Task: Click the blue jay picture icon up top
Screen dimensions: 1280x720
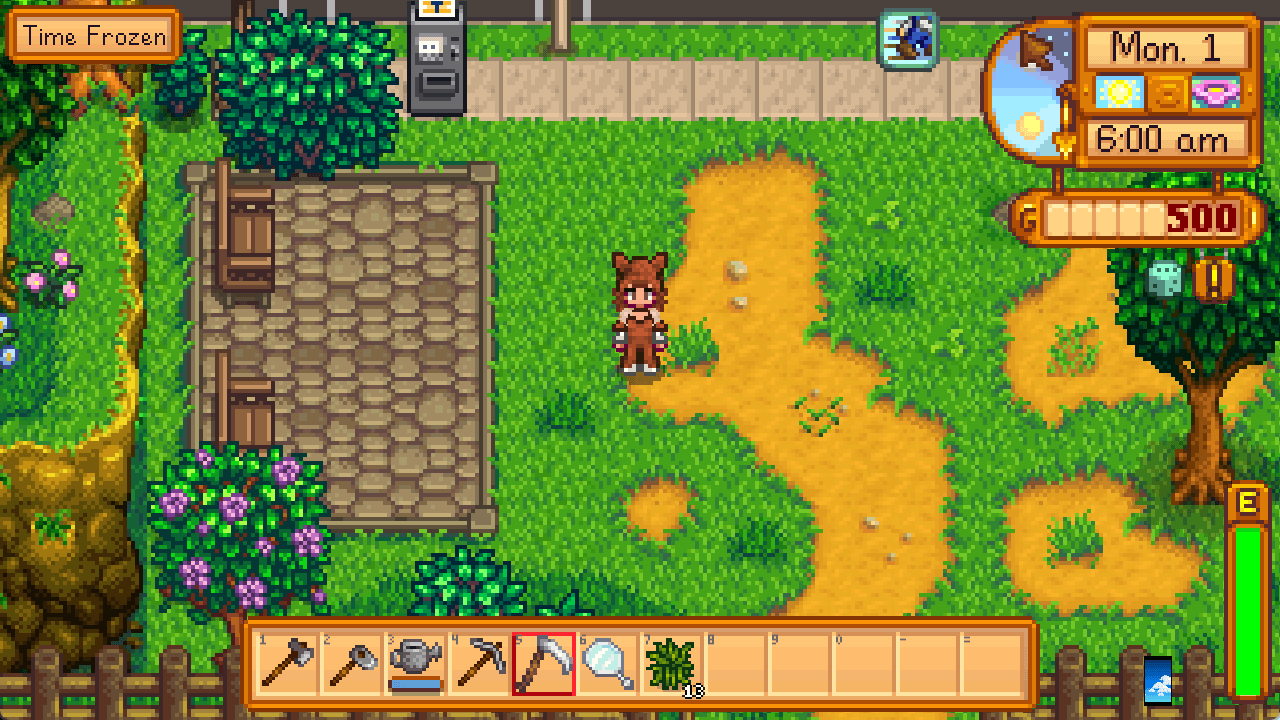Action: point(909,37)
